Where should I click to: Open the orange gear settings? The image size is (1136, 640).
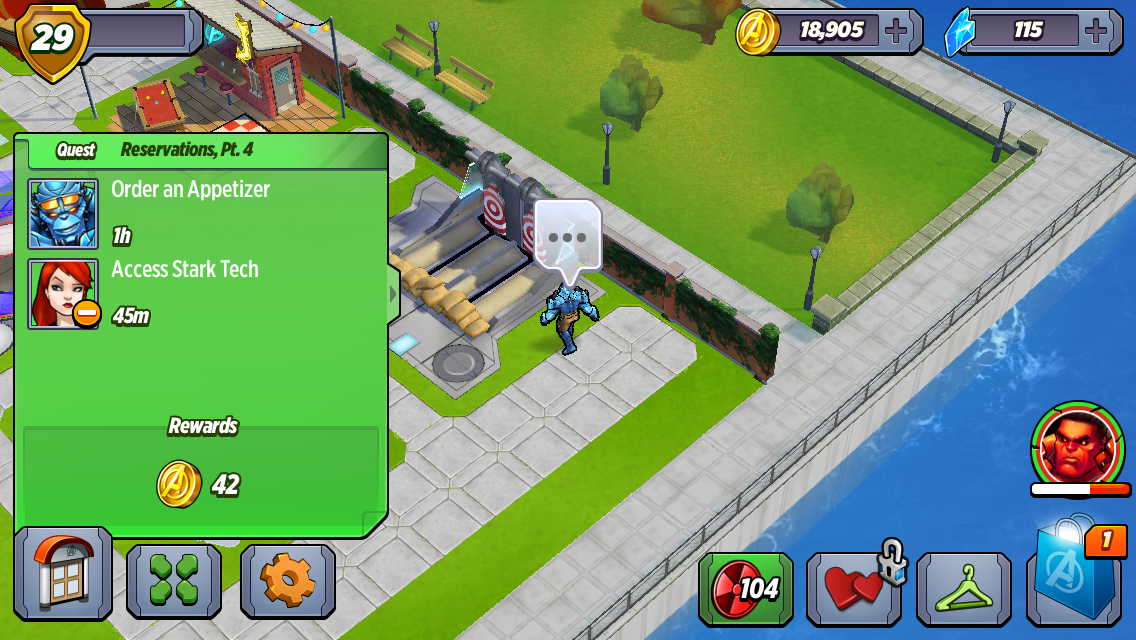(288, 581)
